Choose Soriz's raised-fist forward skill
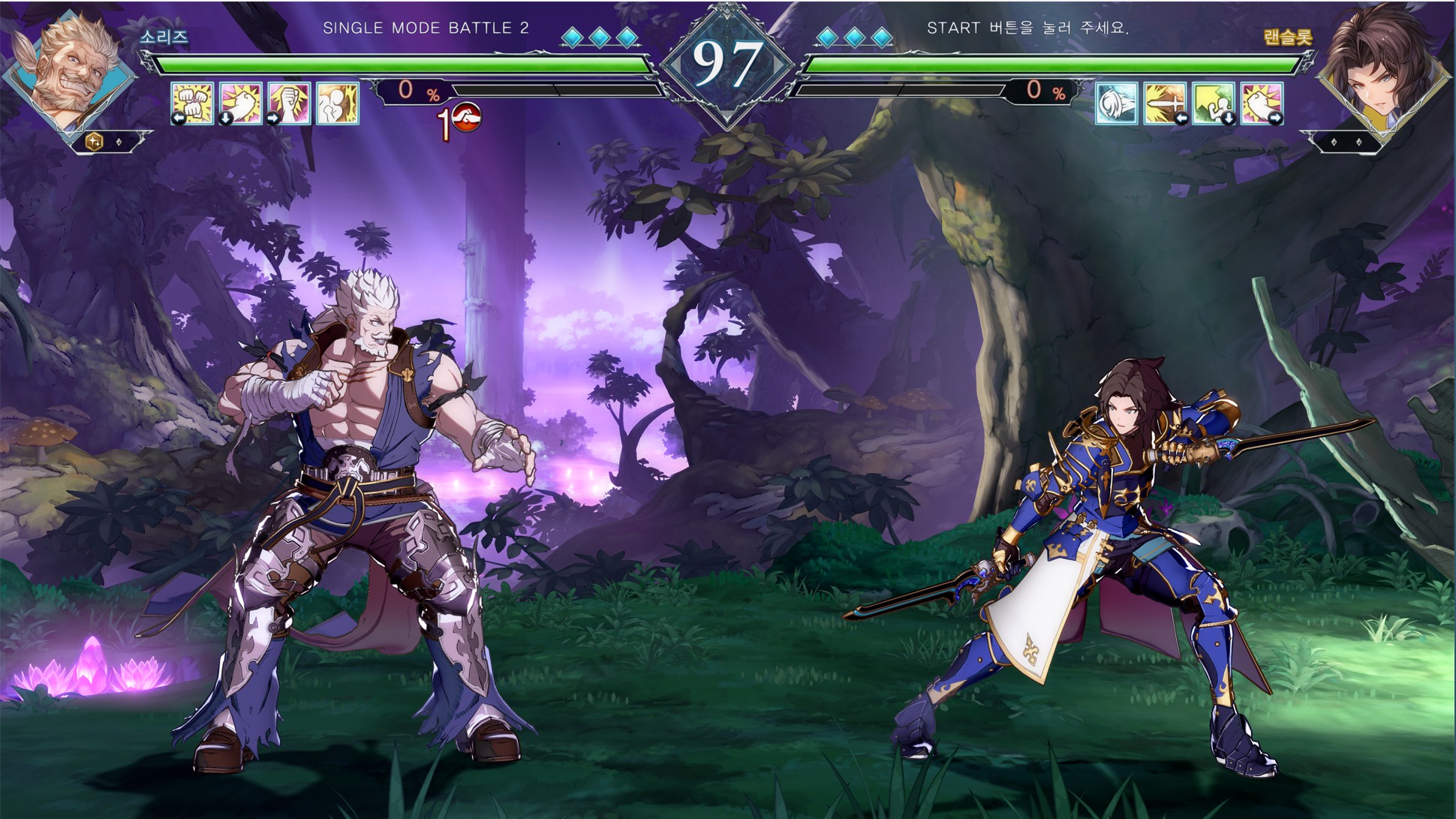 289,103
